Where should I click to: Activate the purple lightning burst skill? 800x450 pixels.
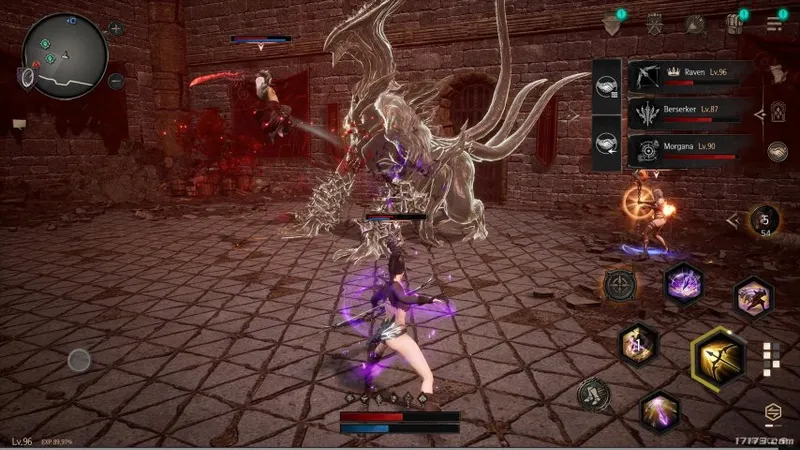[x=684, y=283]
